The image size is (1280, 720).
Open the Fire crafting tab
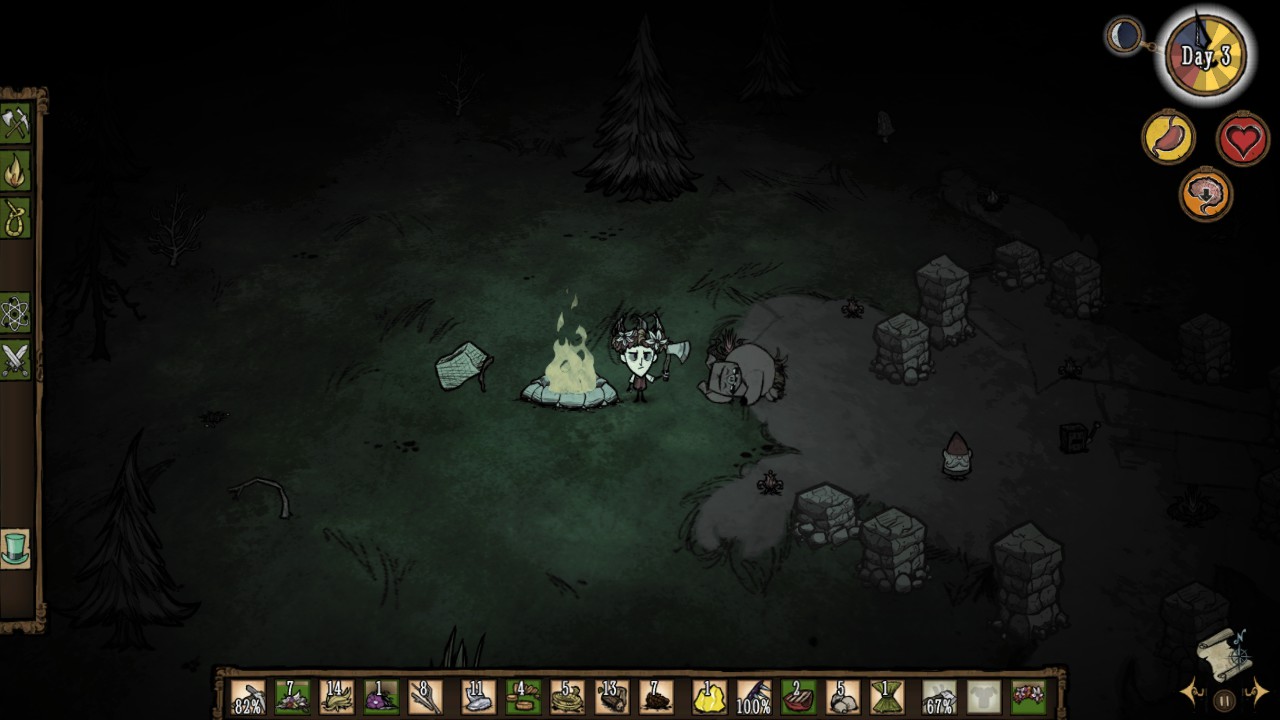(16, 171)
